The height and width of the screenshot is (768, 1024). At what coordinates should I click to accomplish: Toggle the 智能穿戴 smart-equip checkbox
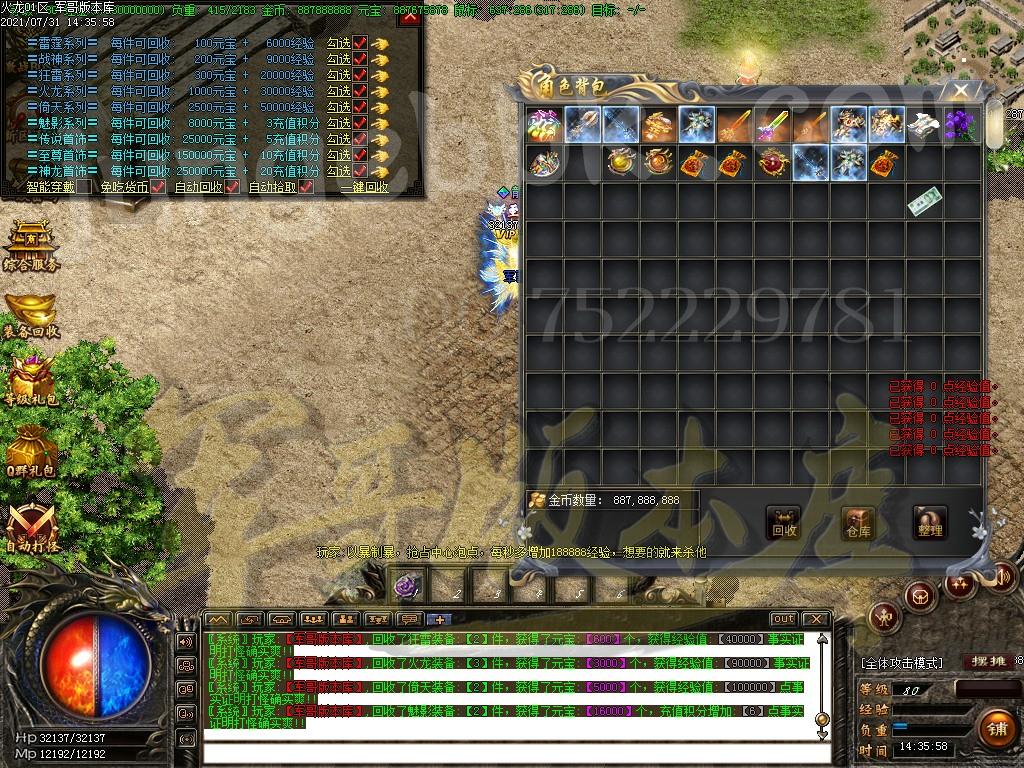(84, 187)
